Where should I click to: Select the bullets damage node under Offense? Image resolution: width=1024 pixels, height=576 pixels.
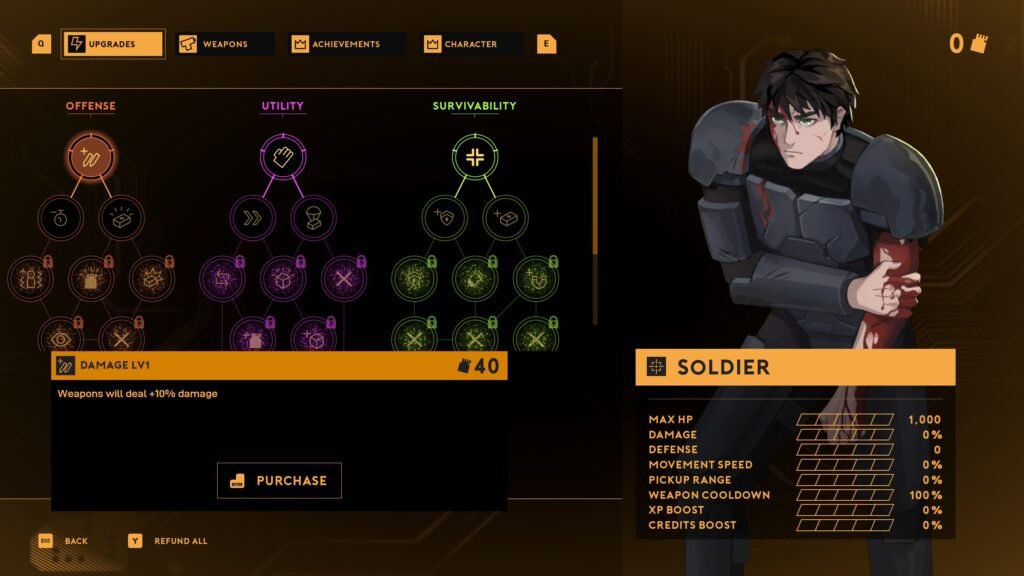click(x=91, y=157)
